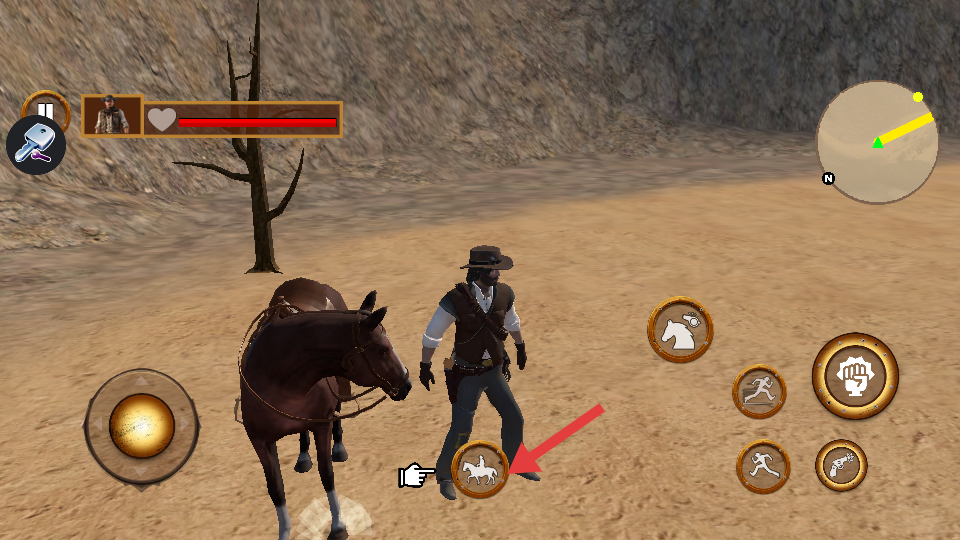Select the cowboy character portrait
Screen dimensions: 960x540
(112, 116)
